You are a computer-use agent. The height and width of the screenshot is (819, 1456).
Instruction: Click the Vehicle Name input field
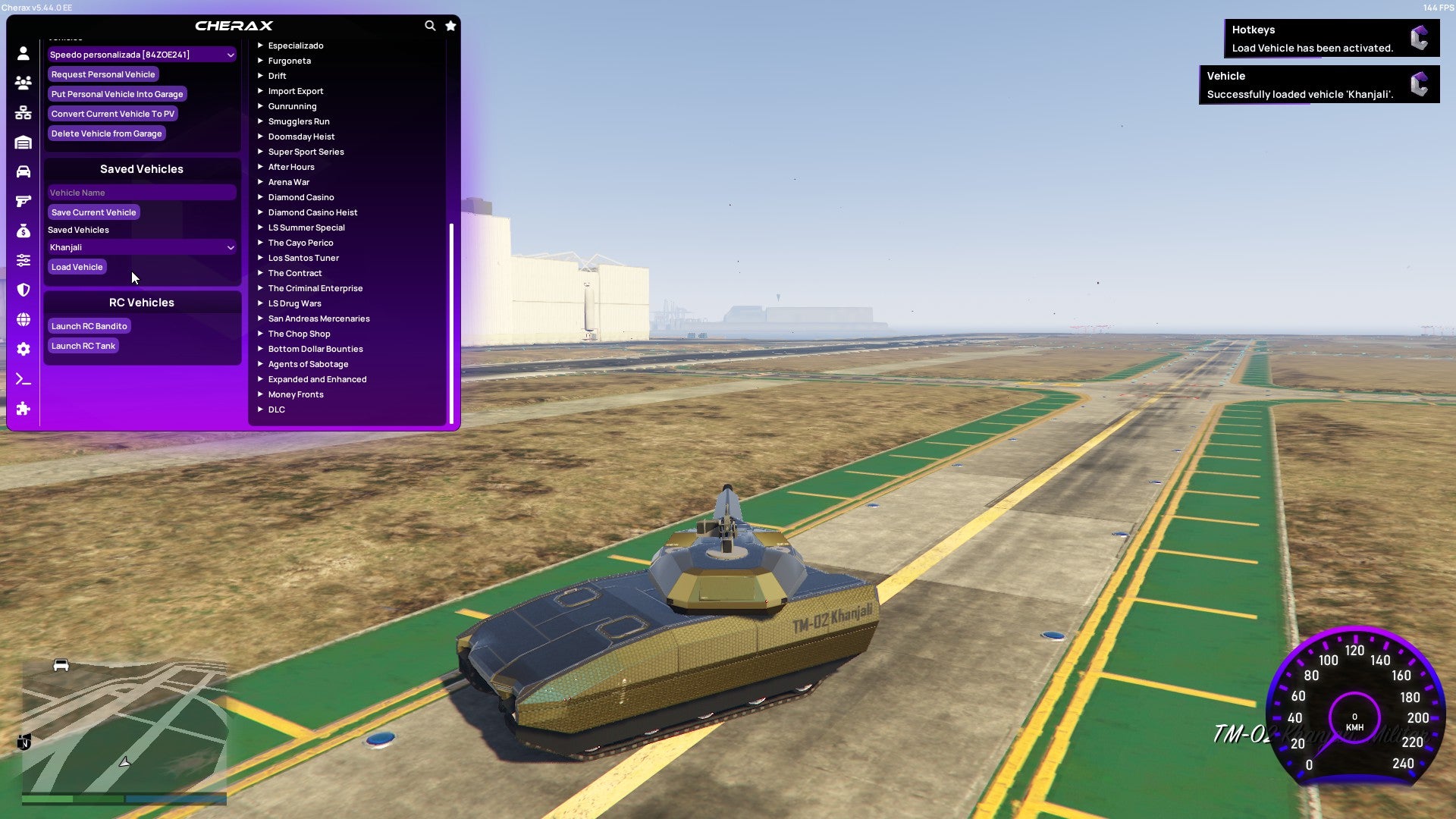(141, 192)
